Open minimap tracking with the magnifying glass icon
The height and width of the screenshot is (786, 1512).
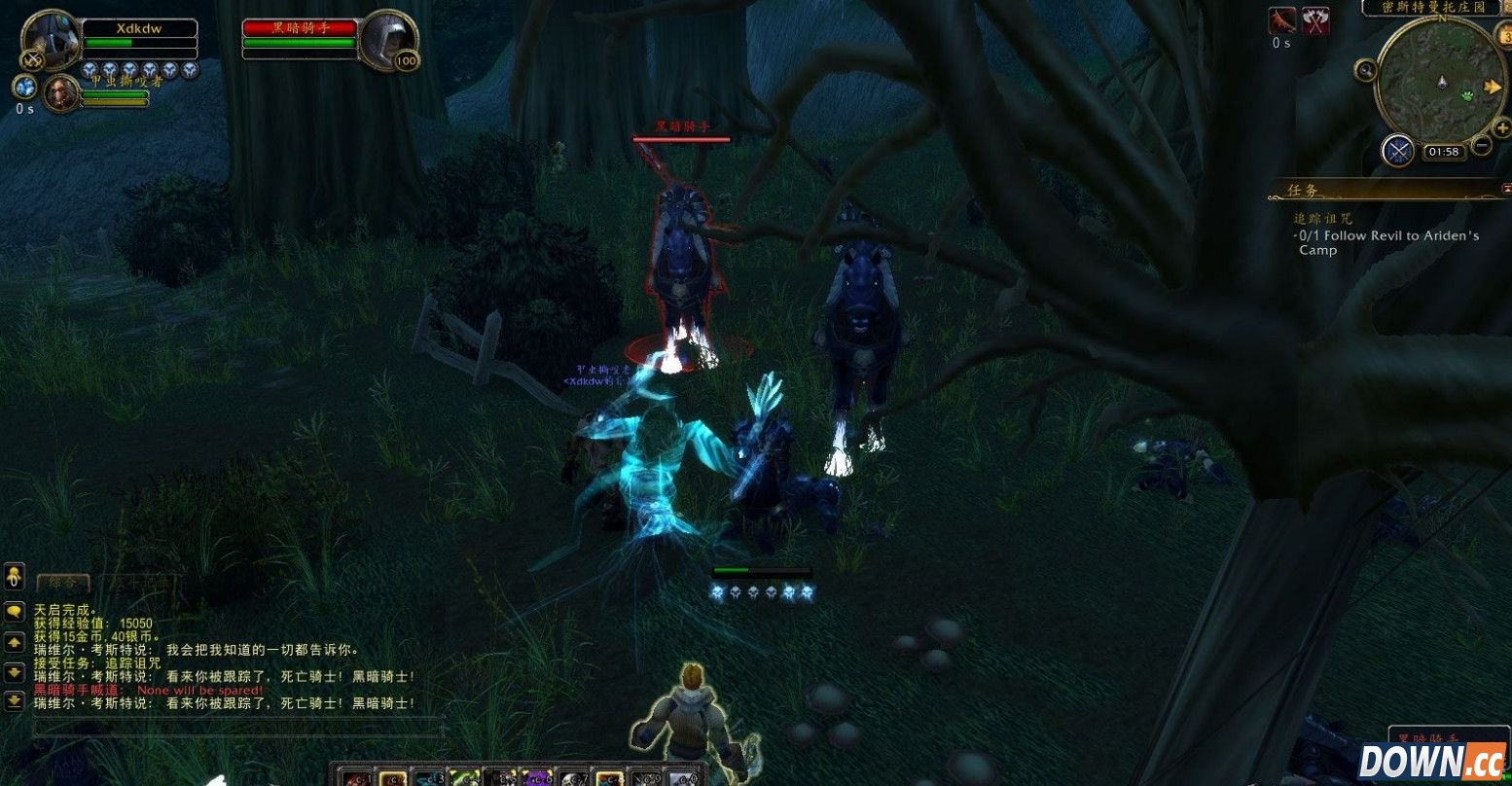(1366, 71)
